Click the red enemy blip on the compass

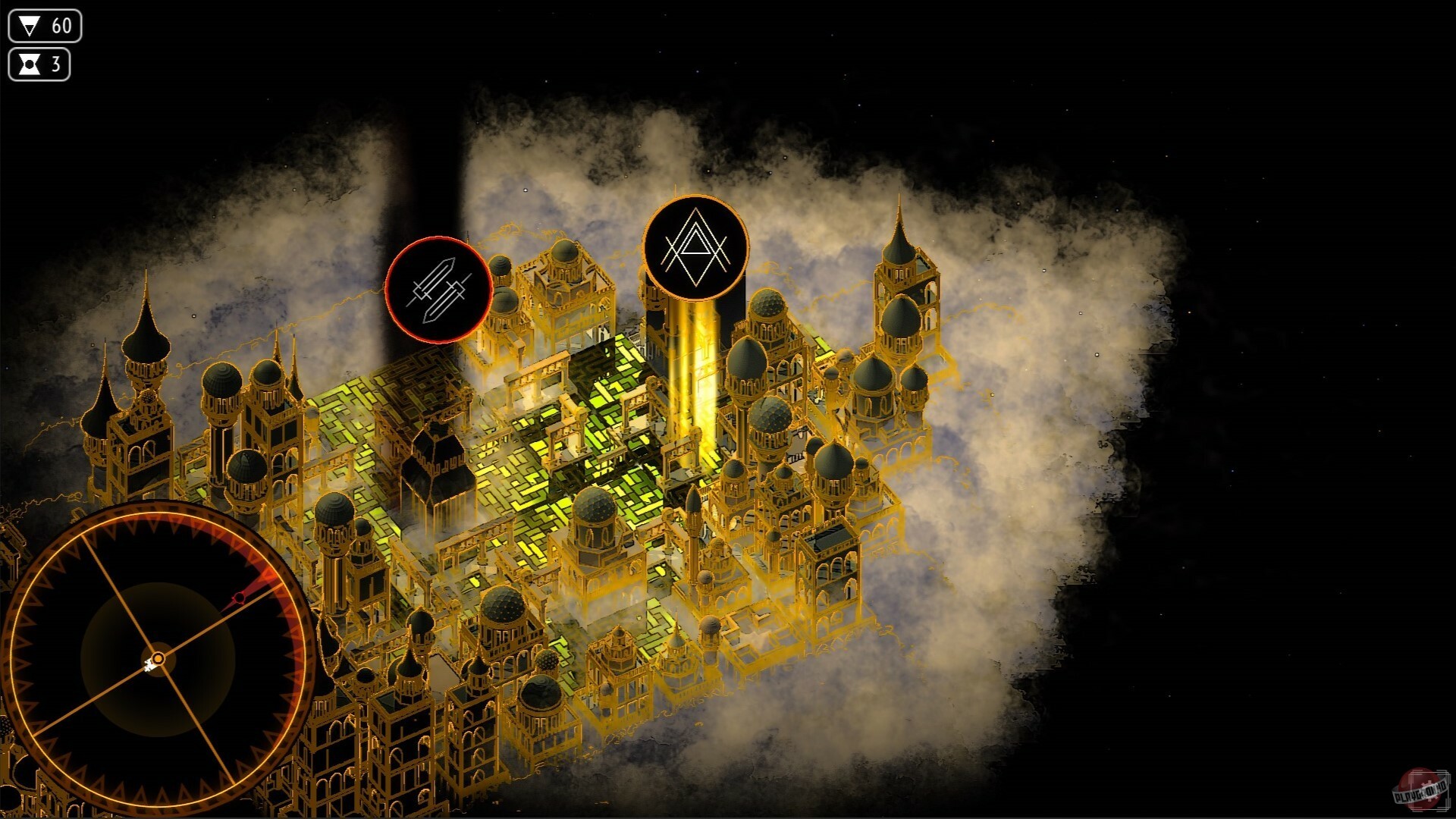coord(240,598)
